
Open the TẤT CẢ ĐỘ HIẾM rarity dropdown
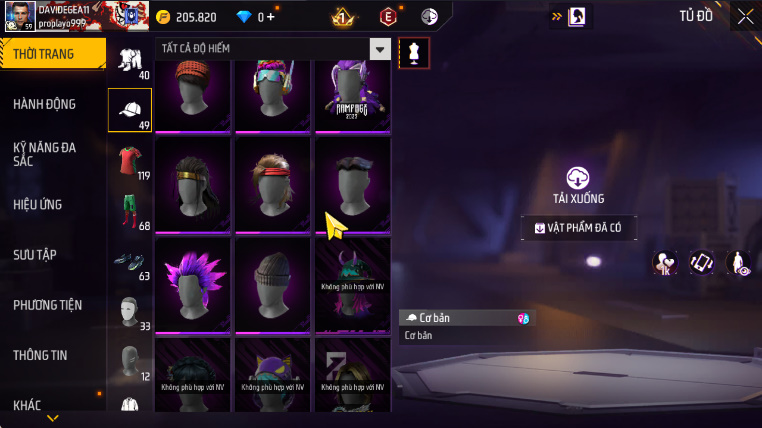[x=272, y=49]
